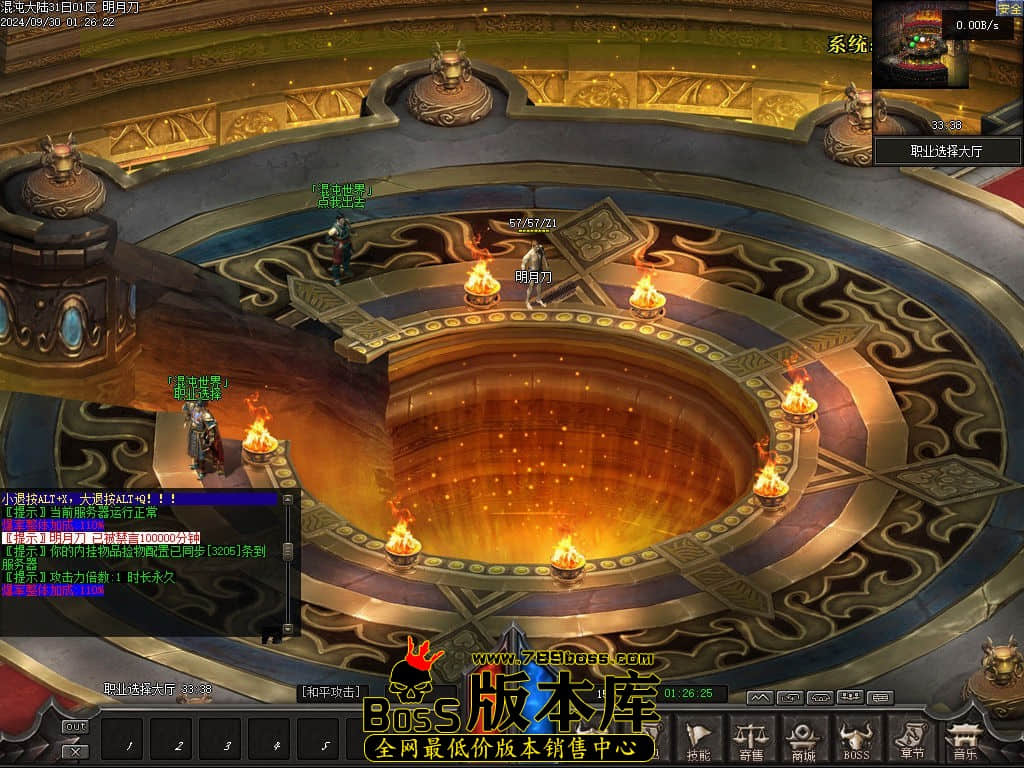
Task: Click the 职业选择大厅 map name label
Action: click(948, 151)
